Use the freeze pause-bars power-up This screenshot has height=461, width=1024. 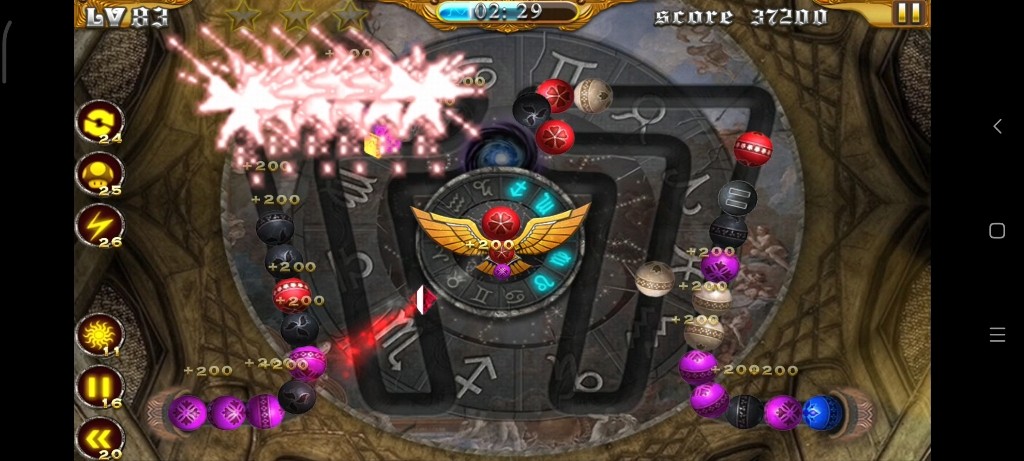(99, 386)
